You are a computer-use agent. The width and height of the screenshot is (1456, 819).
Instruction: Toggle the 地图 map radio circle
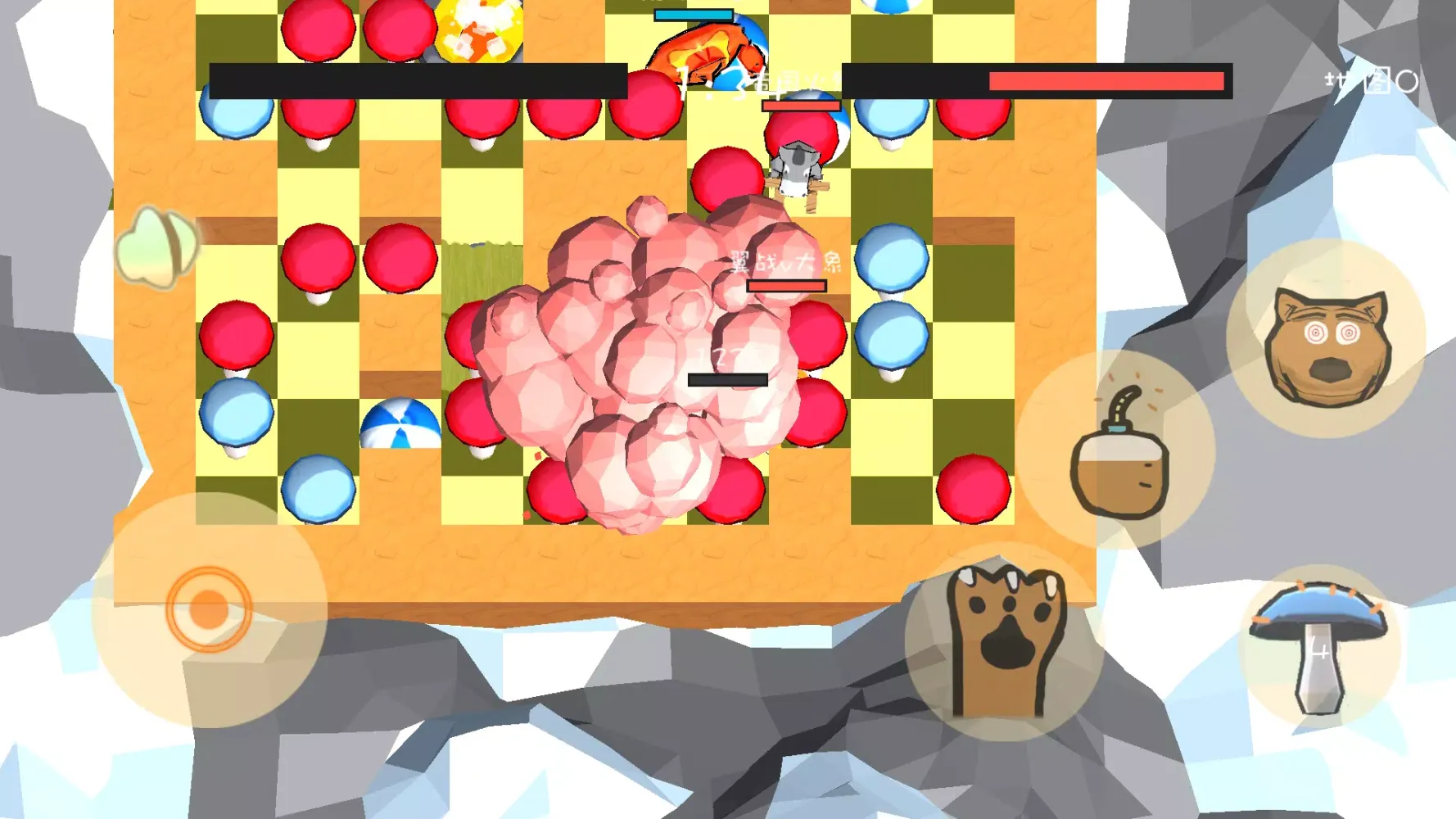click(x=1407, y=81)
